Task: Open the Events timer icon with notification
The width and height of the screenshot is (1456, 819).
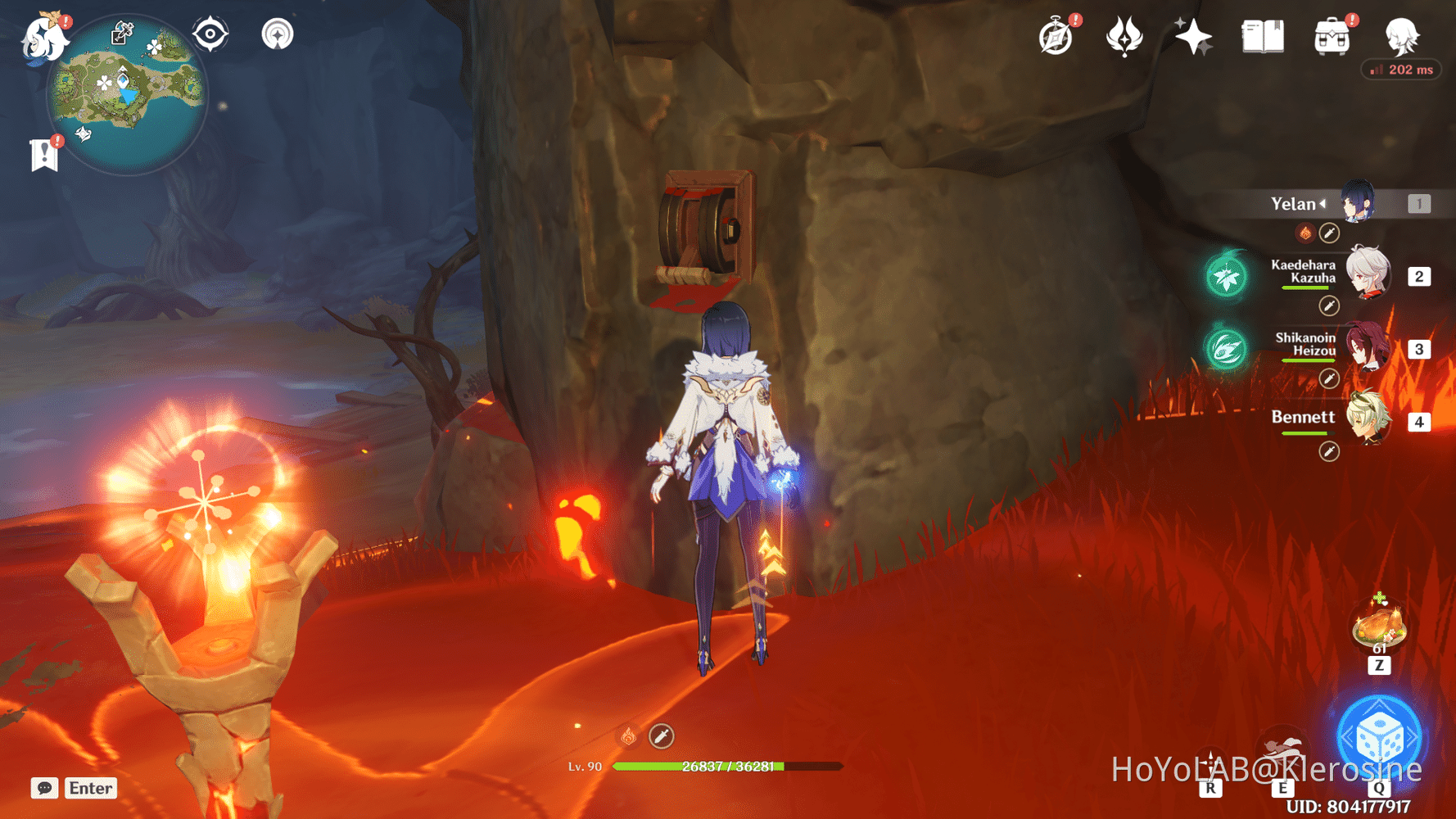Action: 1056,36
